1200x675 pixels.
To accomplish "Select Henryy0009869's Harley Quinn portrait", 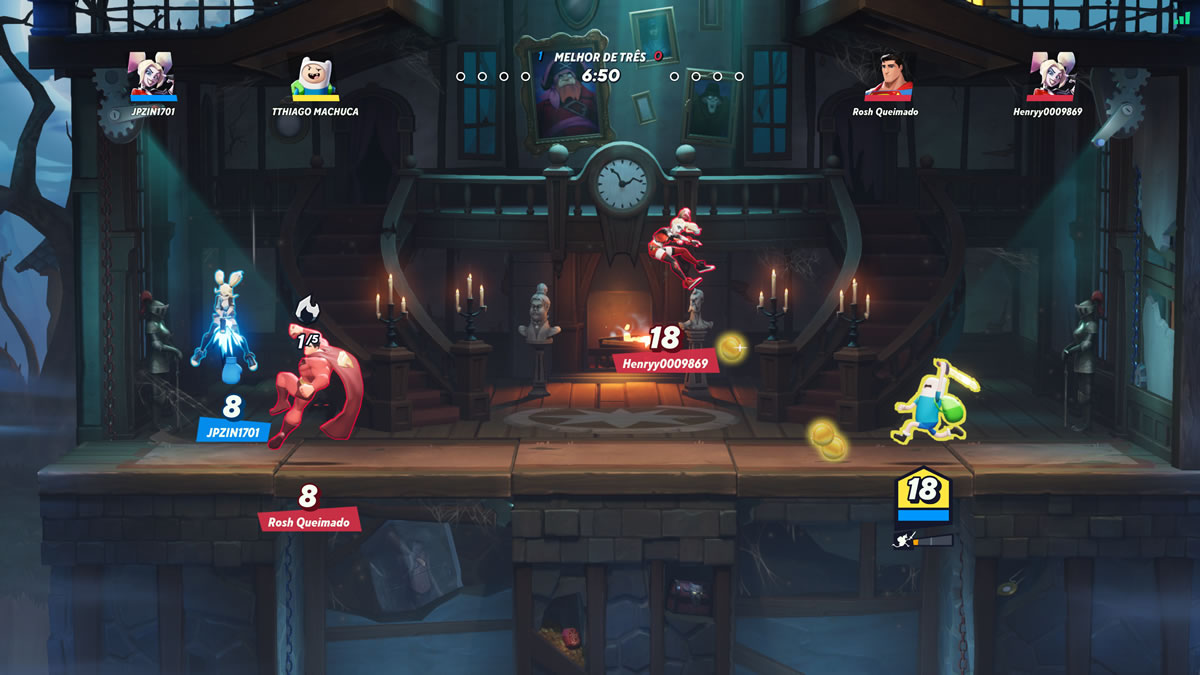I will [1052, 75].
